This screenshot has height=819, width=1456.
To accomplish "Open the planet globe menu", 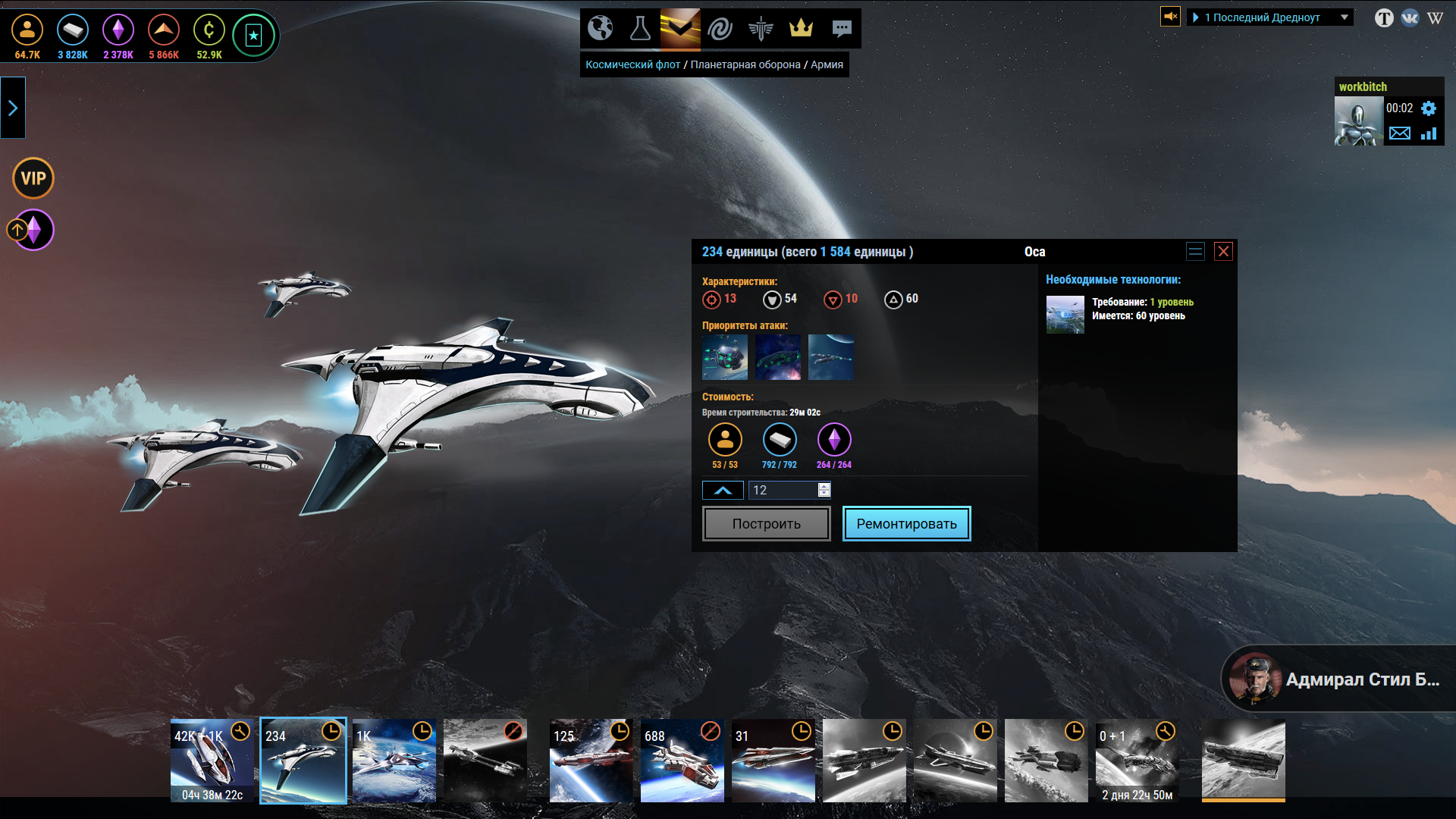I will 600,29.
